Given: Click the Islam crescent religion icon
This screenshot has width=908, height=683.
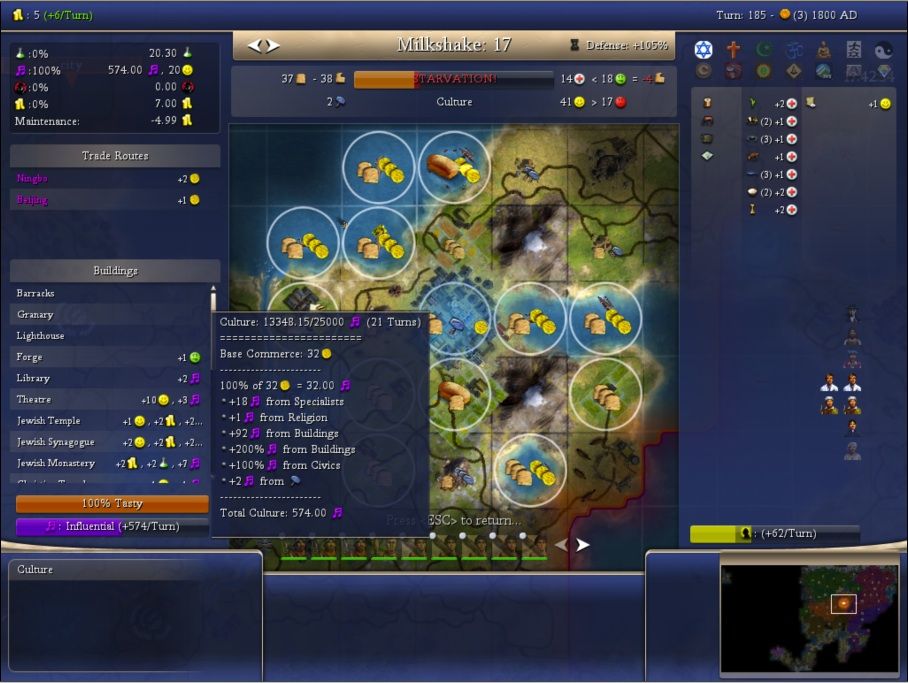Looking at the screenshot, I should point(763,49).
